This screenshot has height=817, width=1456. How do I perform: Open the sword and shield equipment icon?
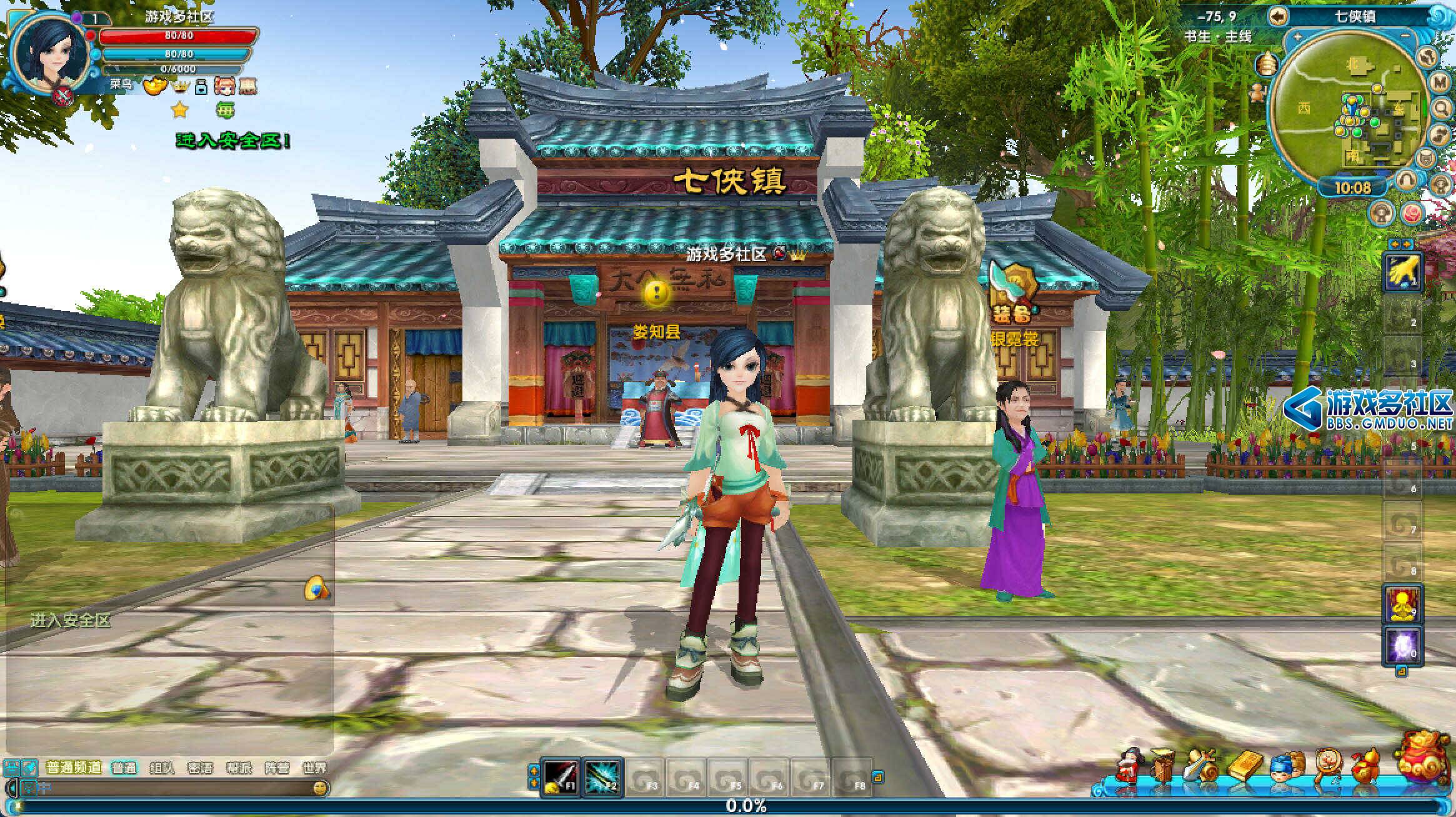click(1200, 765)
